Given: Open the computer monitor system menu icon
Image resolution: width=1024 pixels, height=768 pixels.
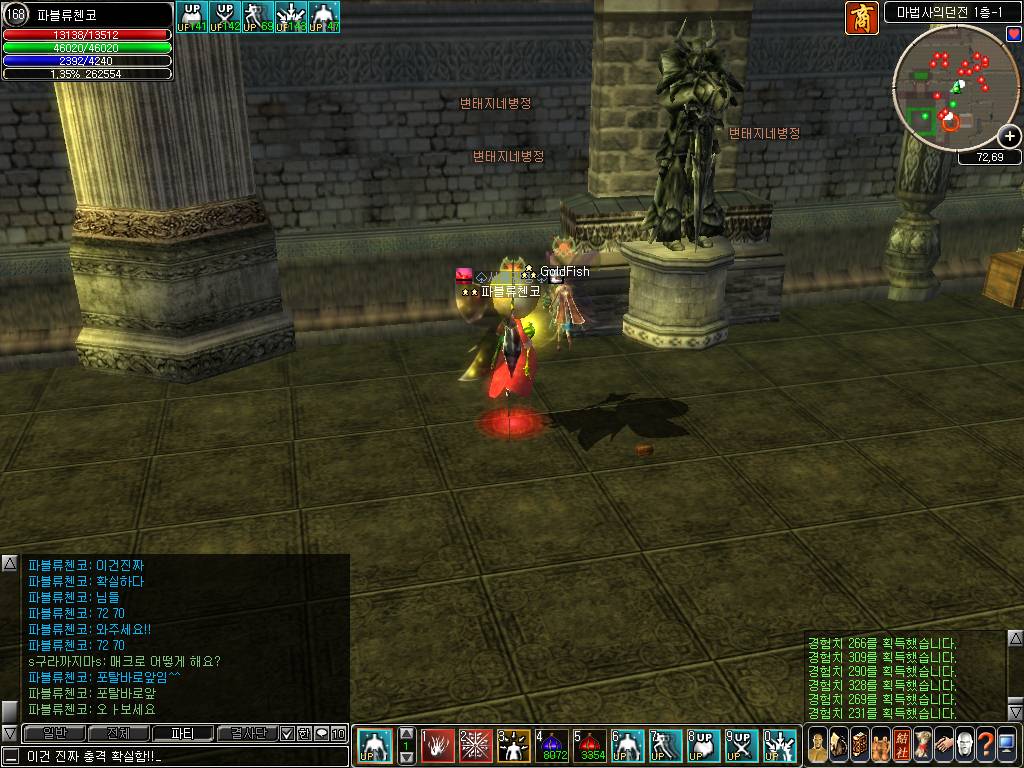Looking at the screenshot, I should (1009, 745).
